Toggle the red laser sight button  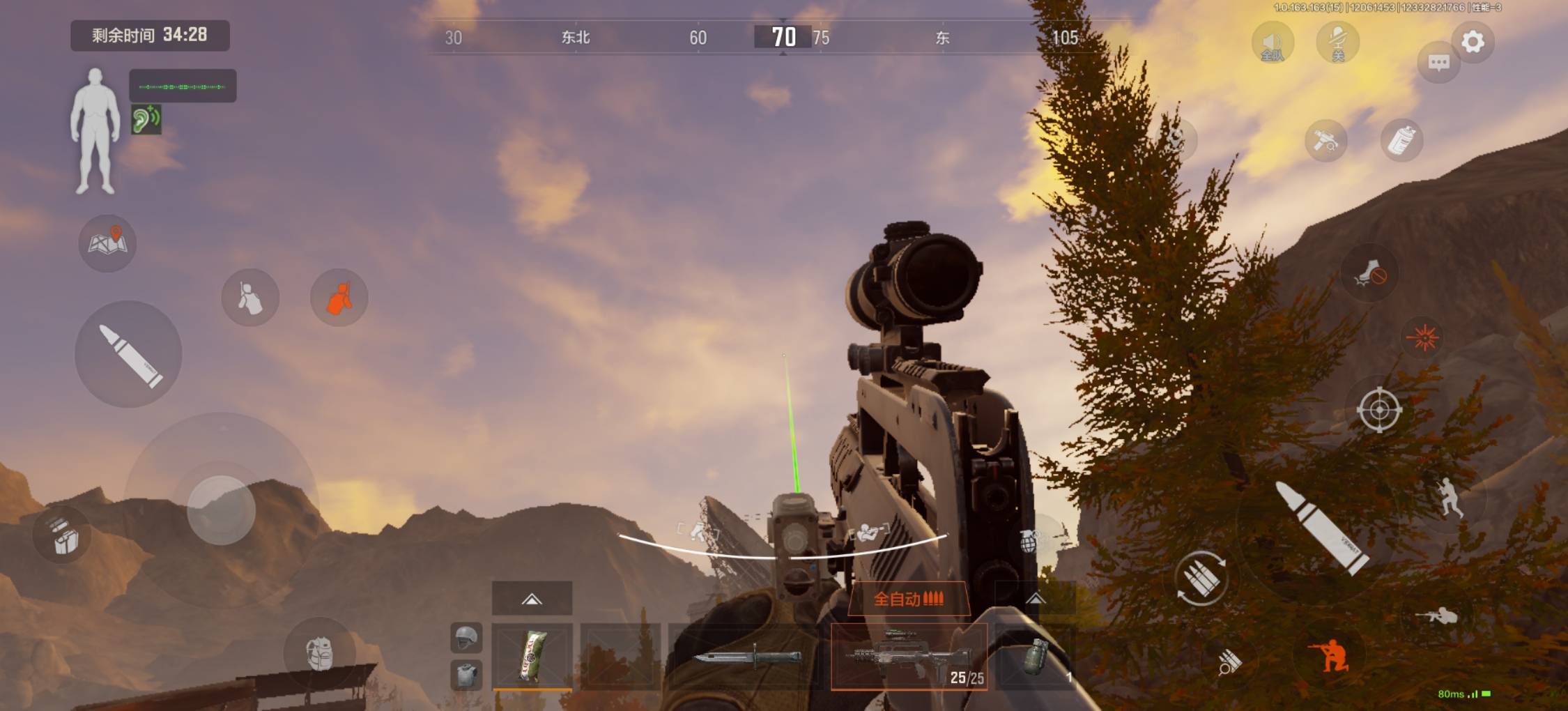pyautogui.click(x=1422, y=338)
